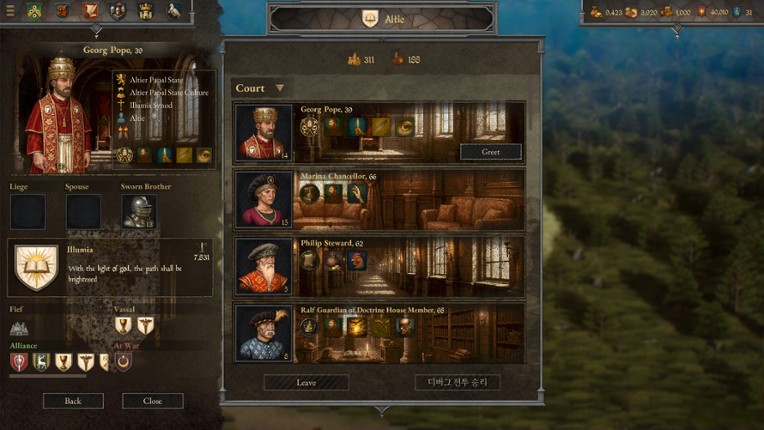Select Marina Chancellor's portrait
Image resolution: width=764 pixels, height=430 pixels.
tap(264, 199)
